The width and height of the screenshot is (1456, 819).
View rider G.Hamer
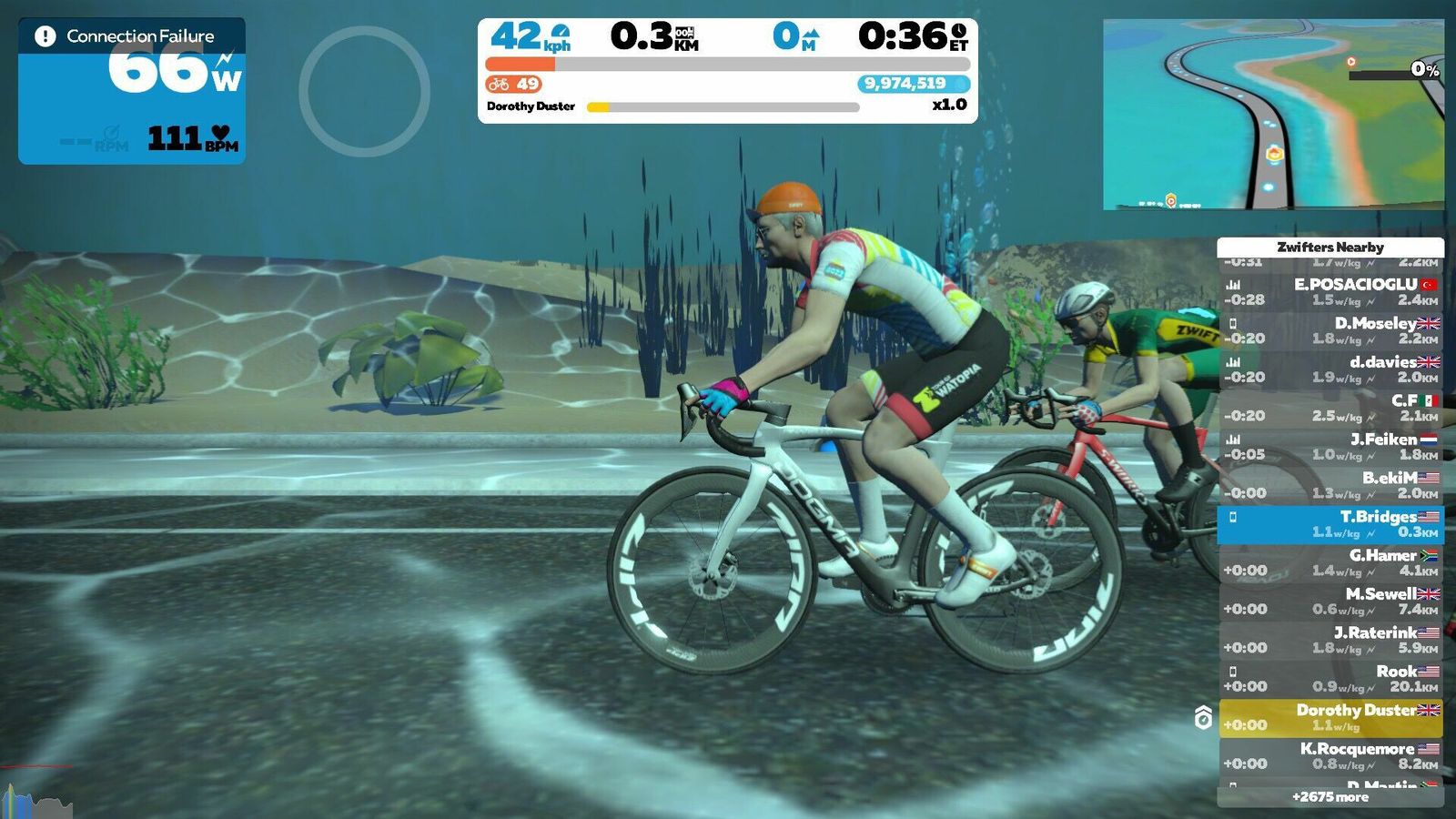1330,562
